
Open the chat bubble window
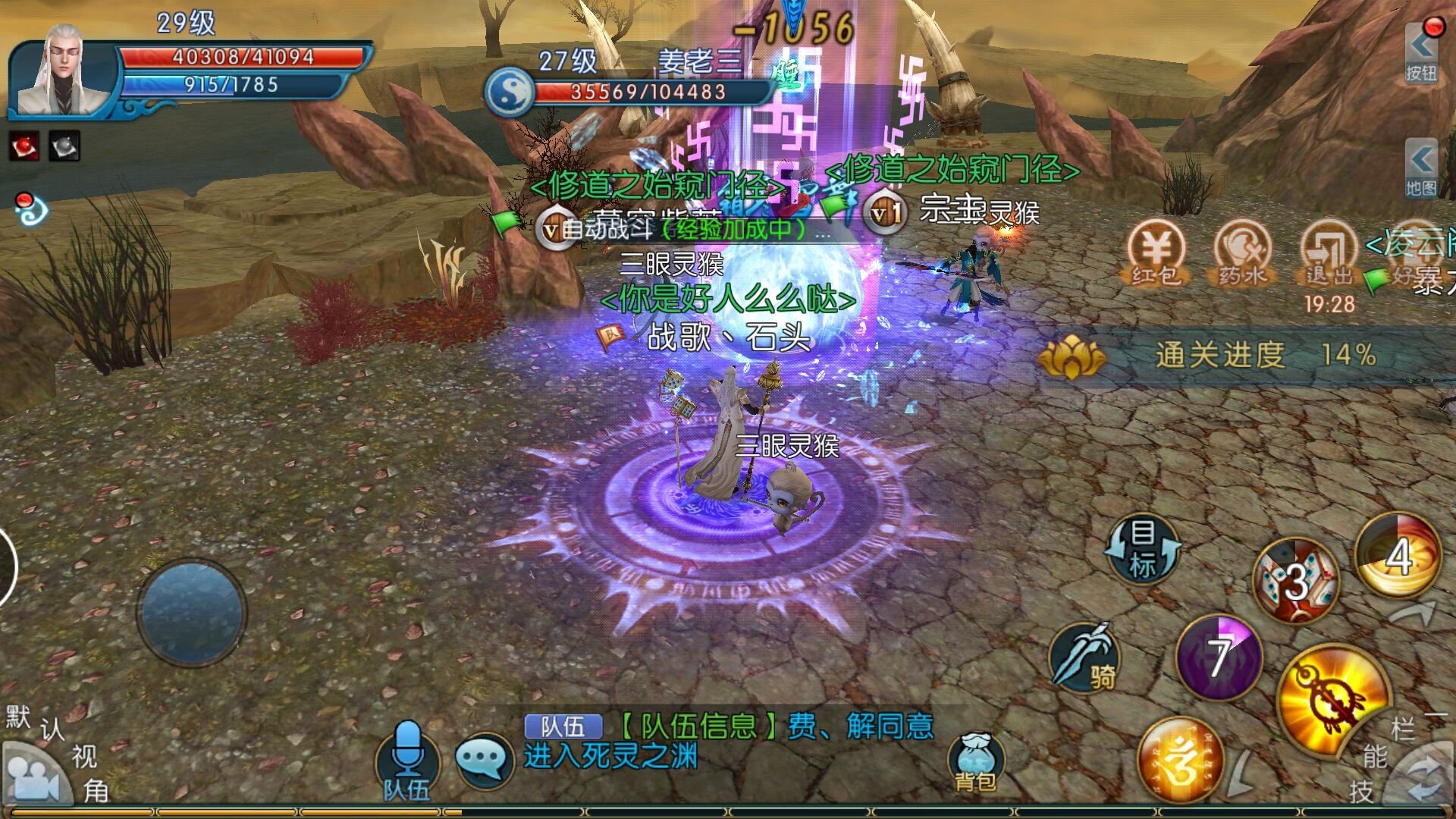pyautogui.click(x=484, y=758)
